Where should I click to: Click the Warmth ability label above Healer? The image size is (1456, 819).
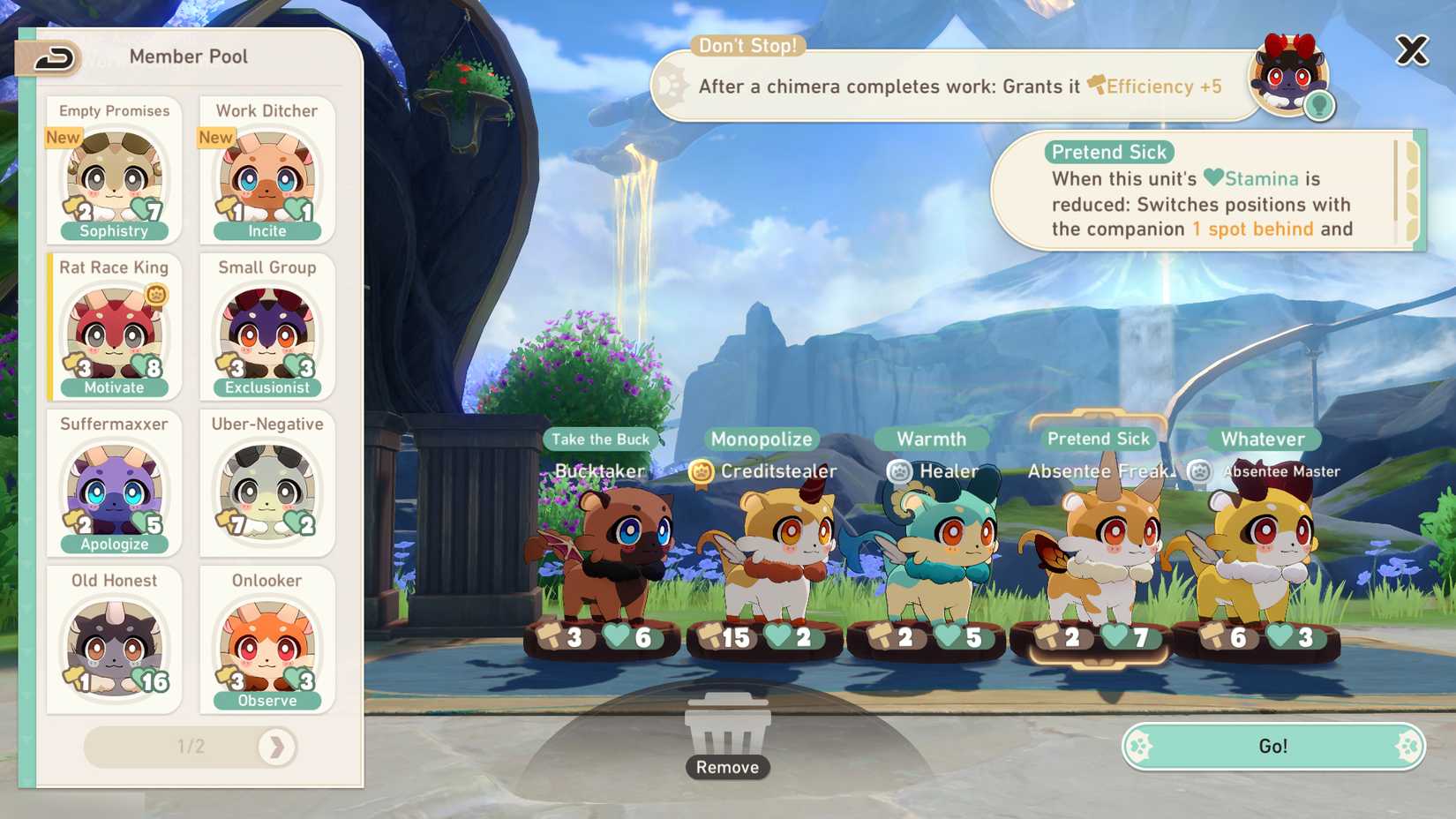coord(933,439)
